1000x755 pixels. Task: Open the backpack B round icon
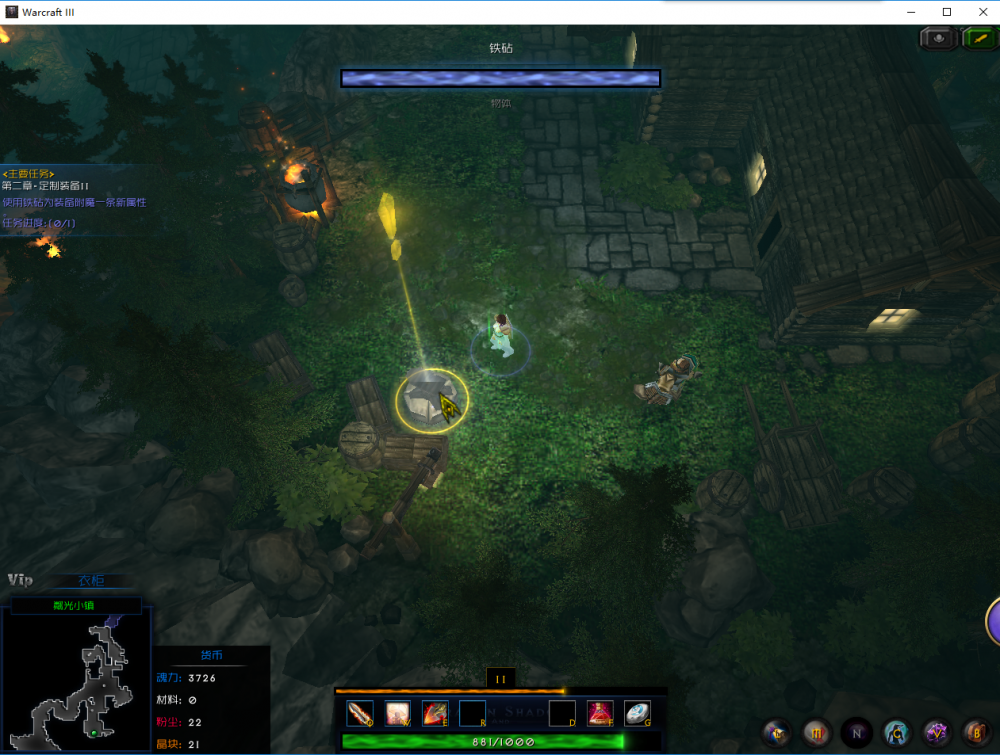(x=976, y=732)
